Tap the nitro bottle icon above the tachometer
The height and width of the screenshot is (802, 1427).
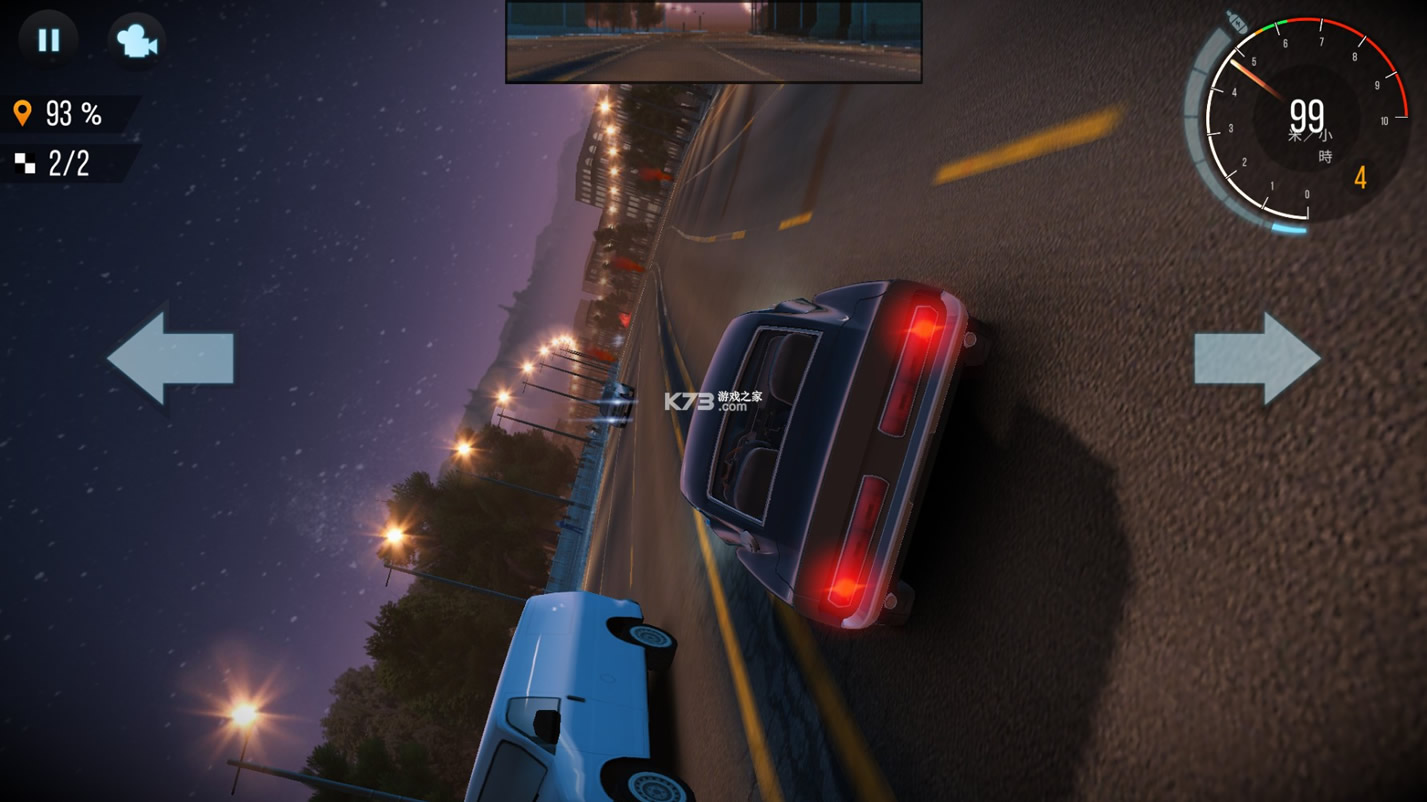(1237, 22)
